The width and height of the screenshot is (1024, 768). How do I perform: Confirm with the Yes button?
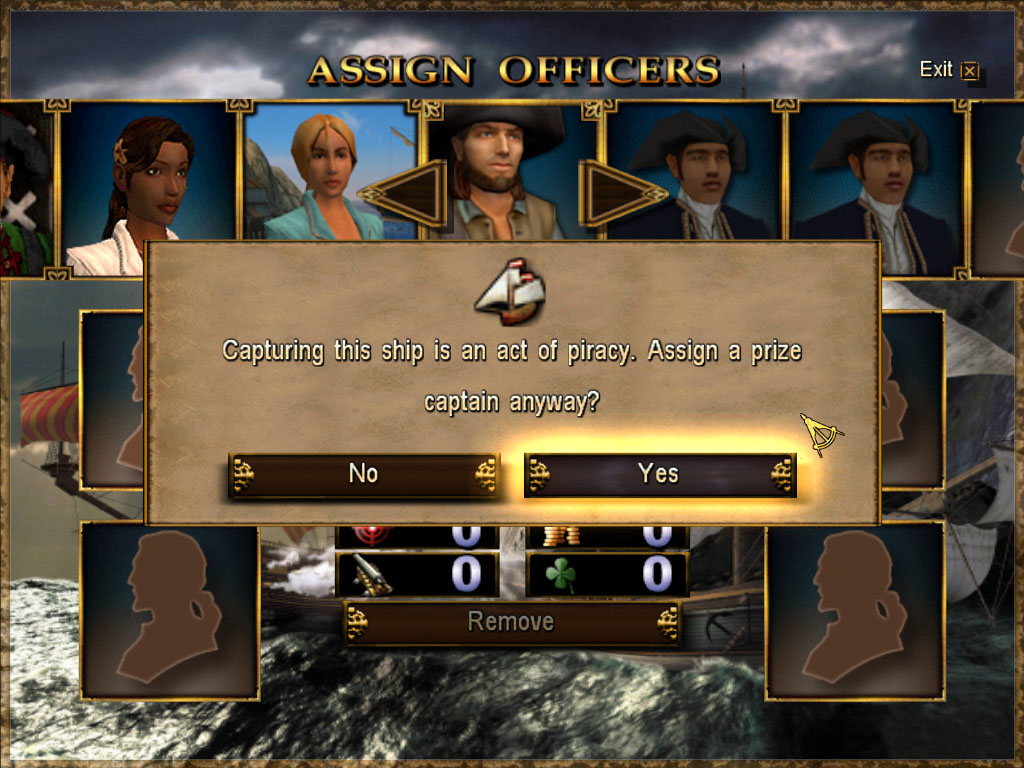[659, 474]
